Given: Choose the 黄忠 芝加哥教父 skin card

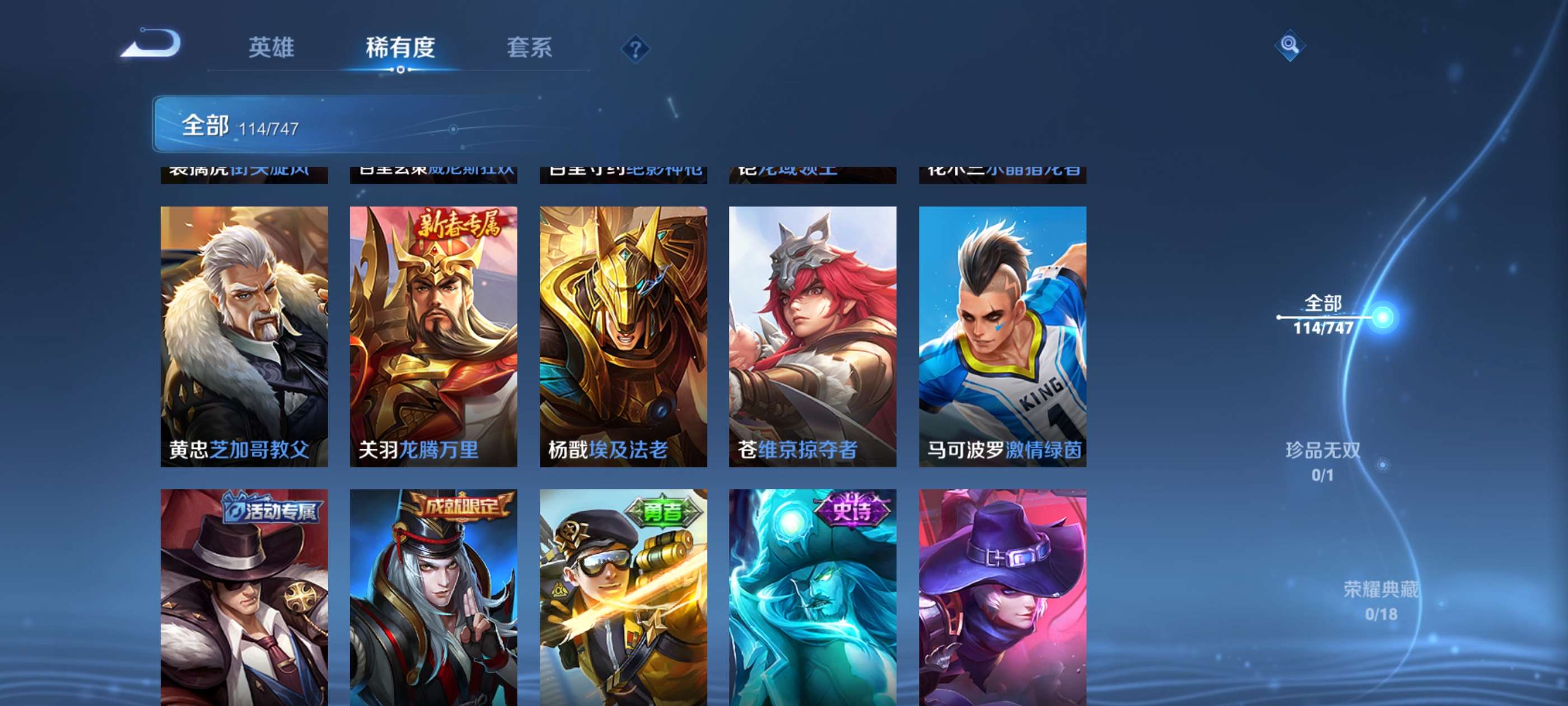Looking at the screenshot, I should [244, 336].
